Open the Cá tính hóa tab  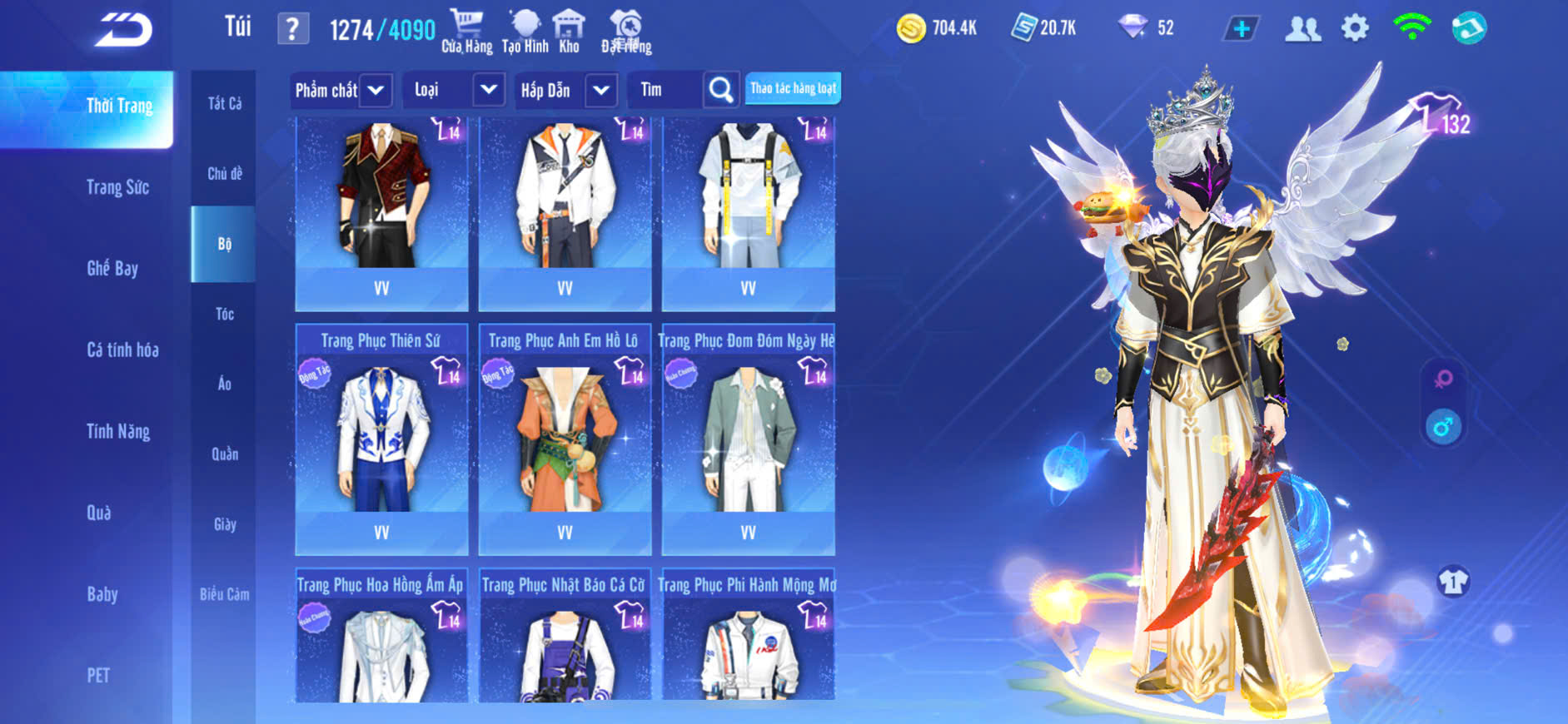tap(122, 350)
